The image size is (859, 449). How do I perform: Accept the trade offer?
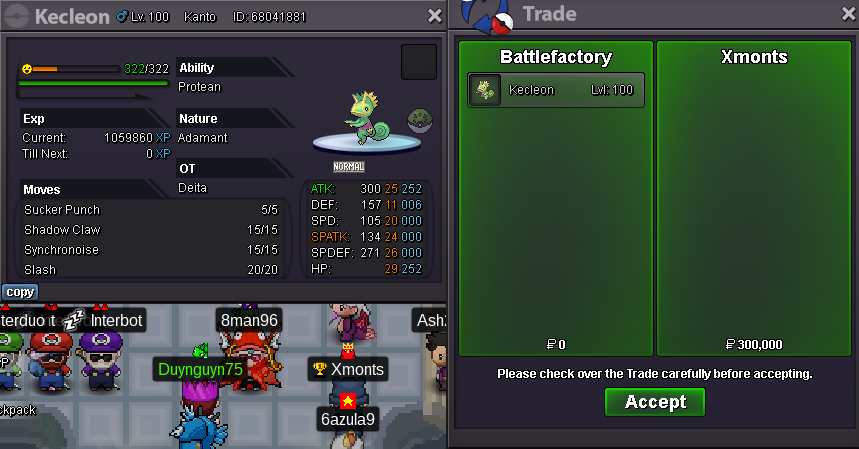(x=654, y=402)
